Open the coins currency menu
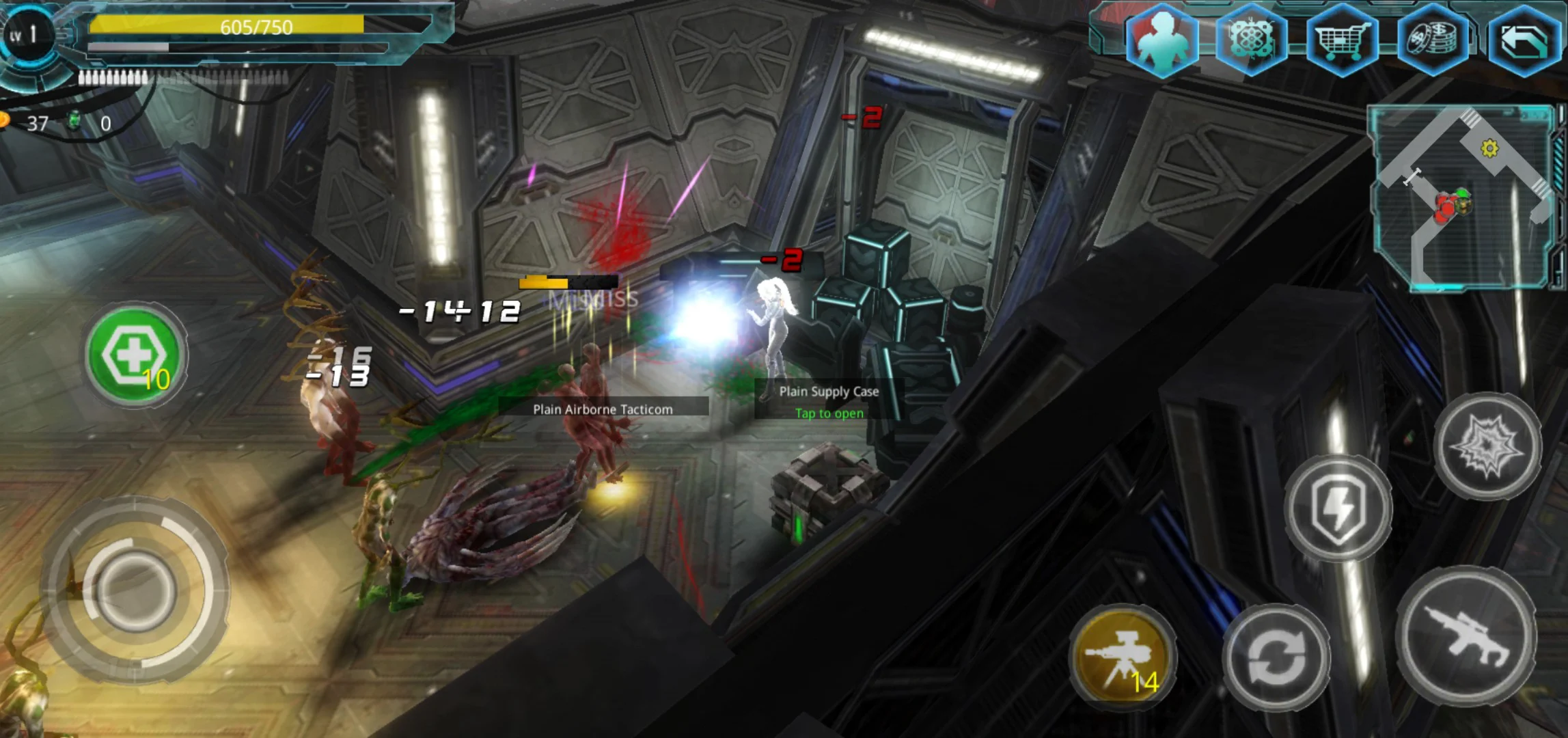This screenshot has width=1568, height=738. [x=1433, y=40]
